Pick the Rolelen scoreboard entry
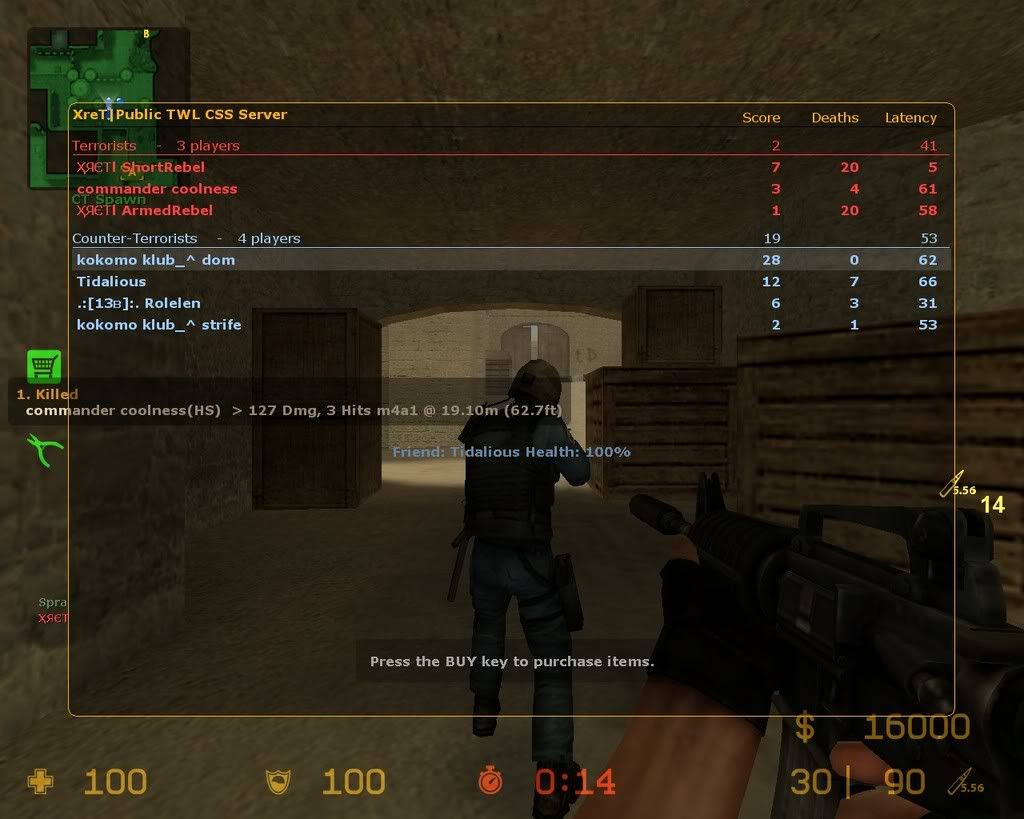This screenshot has height=819, width=1024. (x=139, y=303)
